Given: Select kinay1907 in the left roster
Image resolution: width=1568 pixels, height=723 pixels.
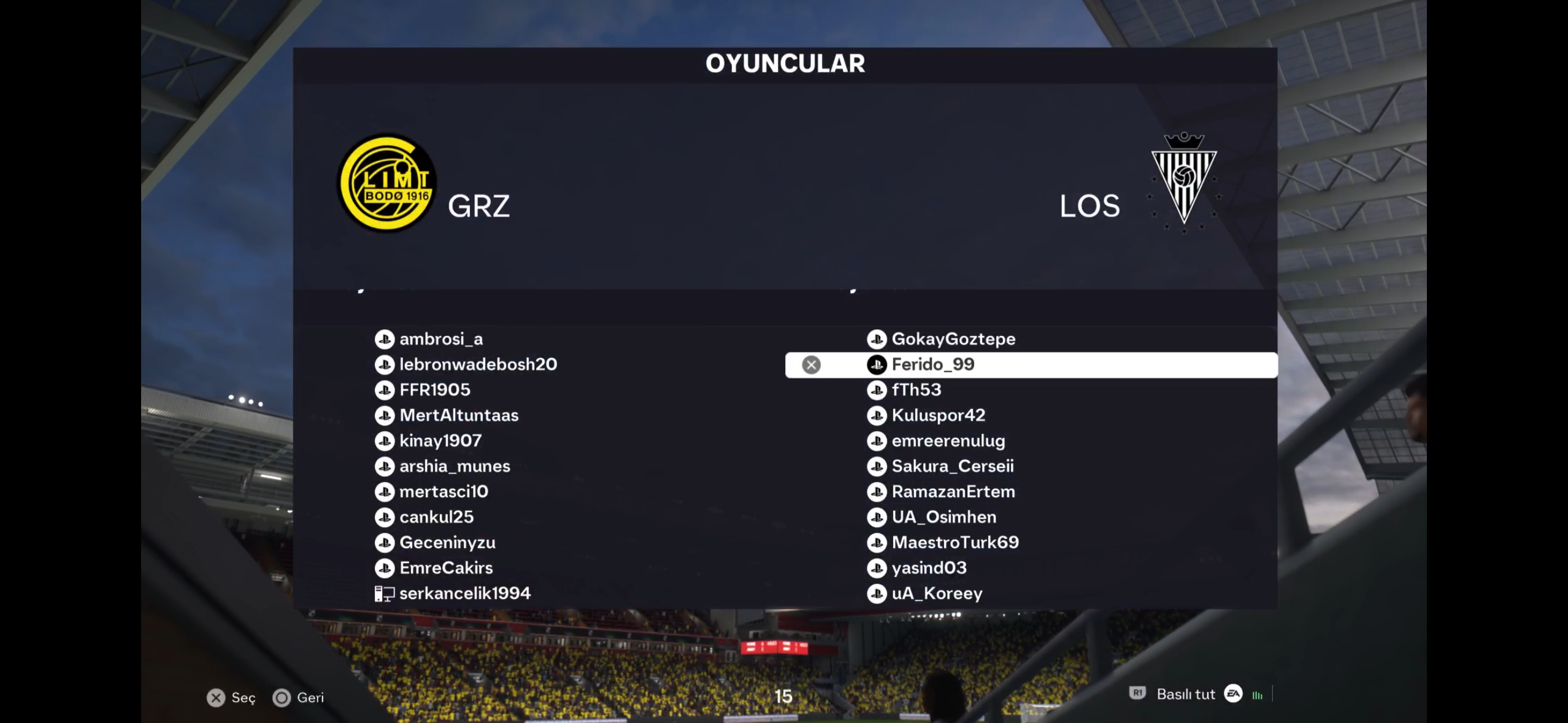Looking at the screenshot, I should point(440,441).
